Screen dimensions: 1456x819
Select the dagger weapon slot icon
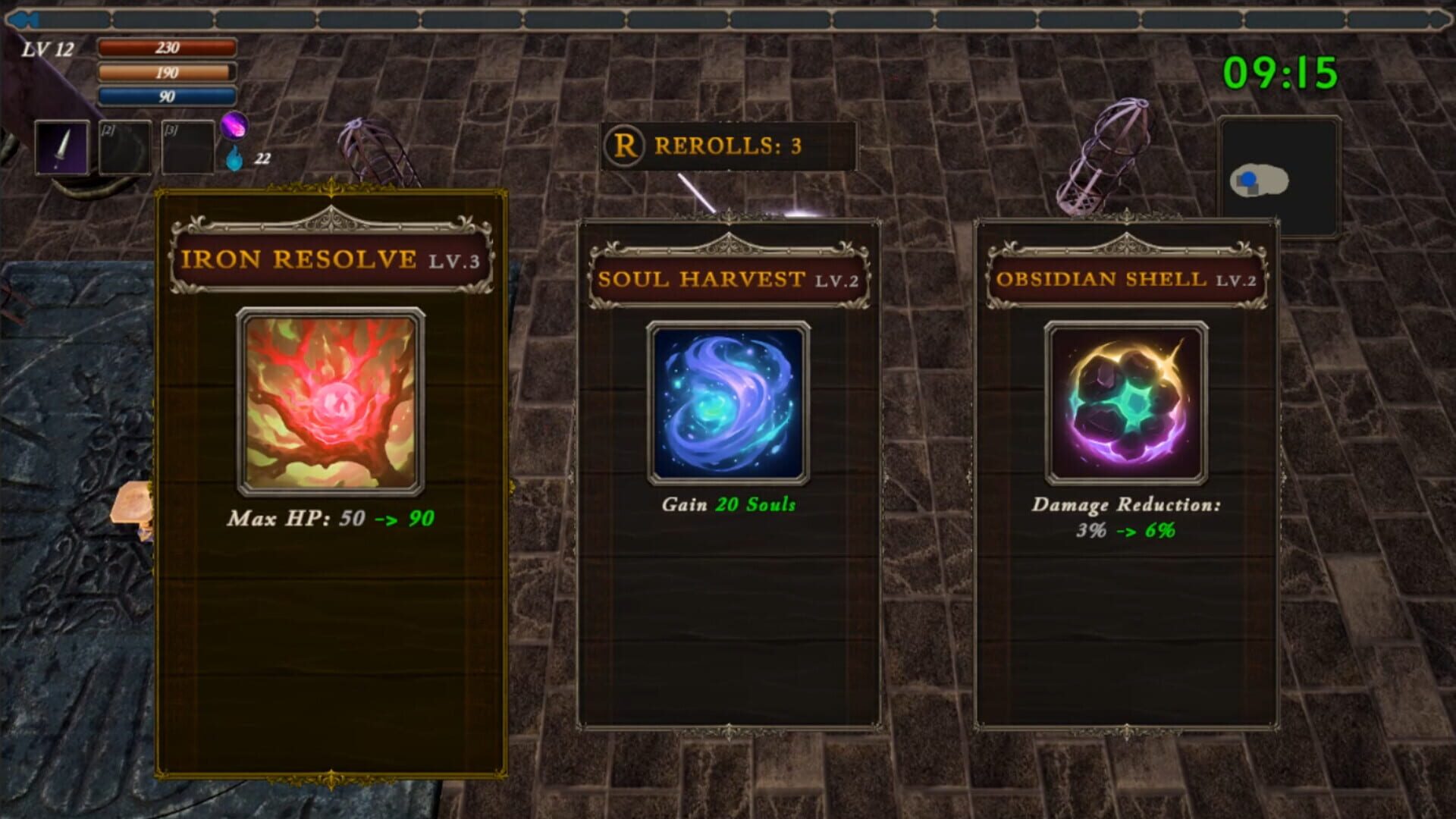pos(63,146)
